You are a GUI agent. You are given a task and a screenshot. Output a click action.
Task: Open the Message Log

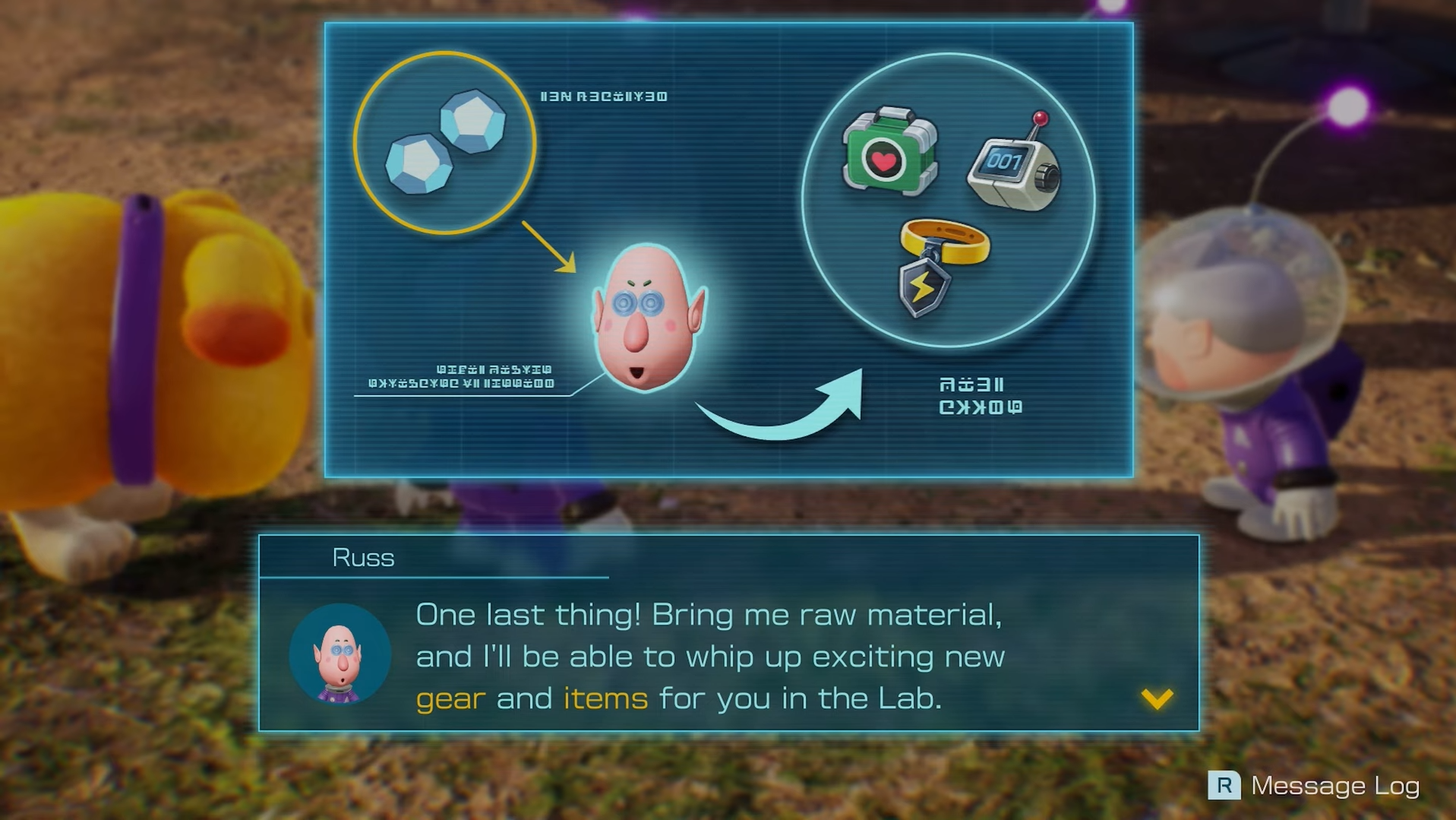tap(1313, 785)
